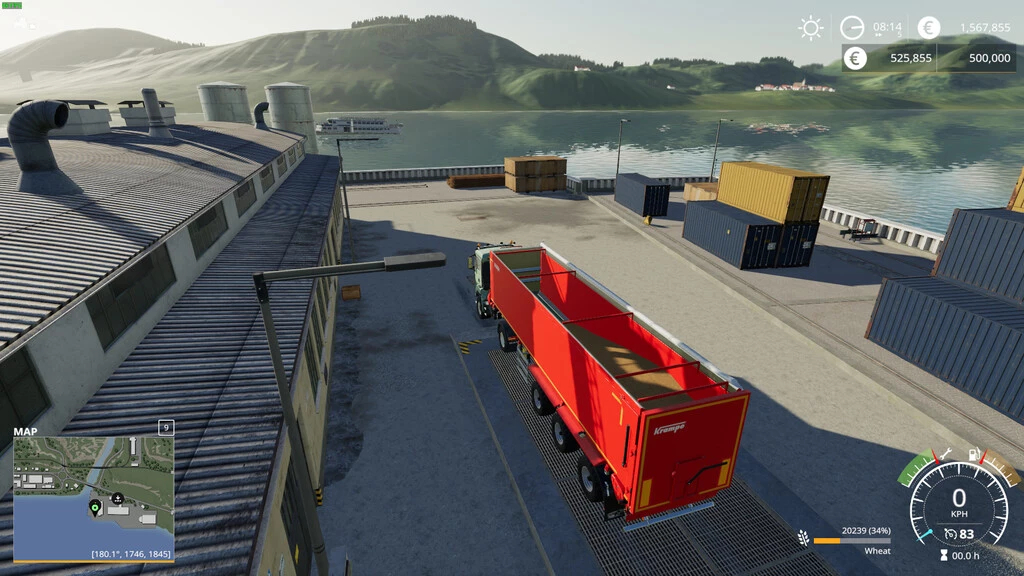Click the game clock icon
This screenshot has height=576, width=1024.
(x=852, y=28)
